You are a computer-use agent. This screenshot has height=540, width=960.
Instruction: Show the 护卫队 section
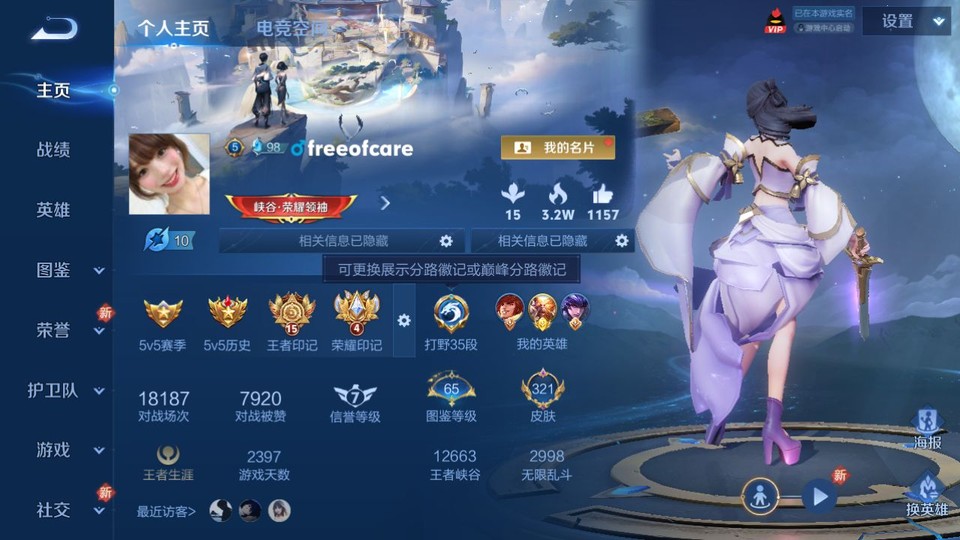coord(66,390)
